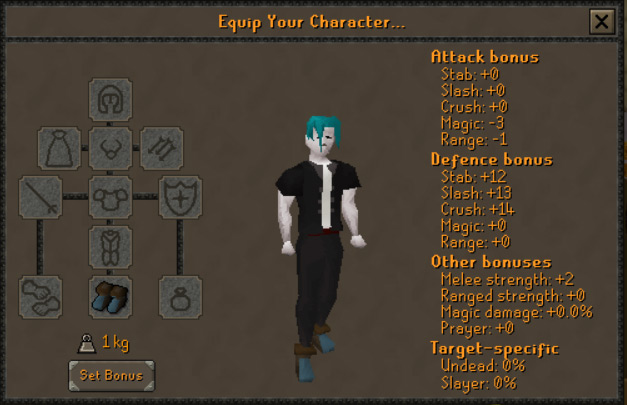Select the empty ring slot
627x405 pixels.
(180, 296)
